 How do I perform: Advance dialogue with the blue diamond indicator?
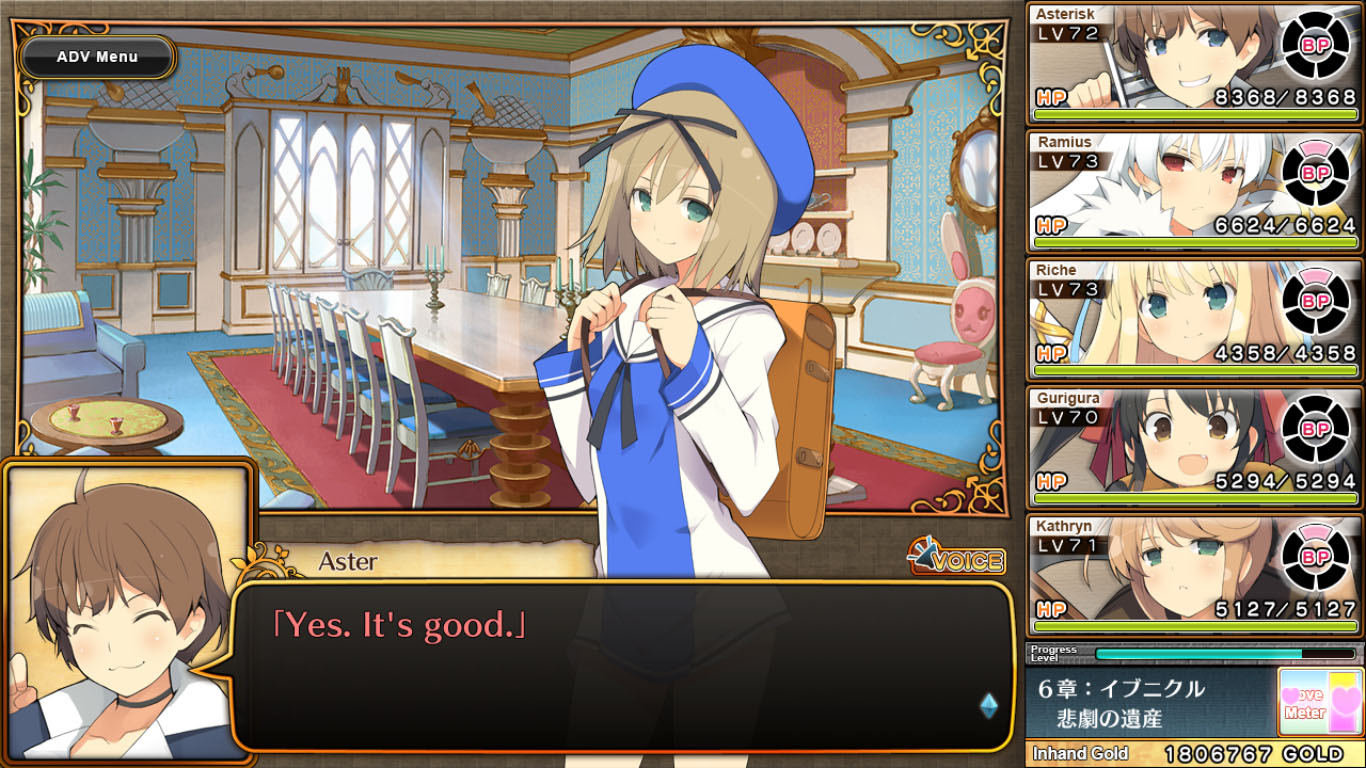click(988, 706)
